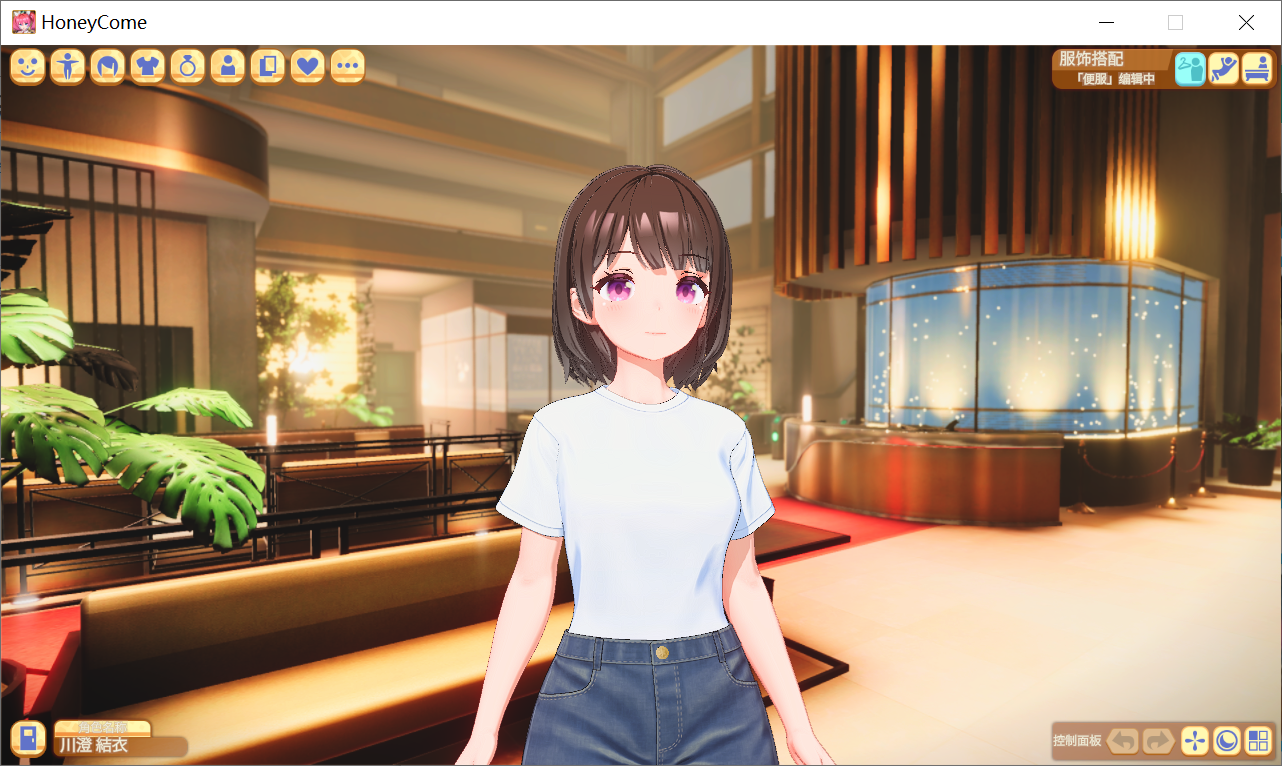Click the four-petal icon in the control panel
The height and width of the screenshot is (766, 1282).
[x=1194, y=740]
